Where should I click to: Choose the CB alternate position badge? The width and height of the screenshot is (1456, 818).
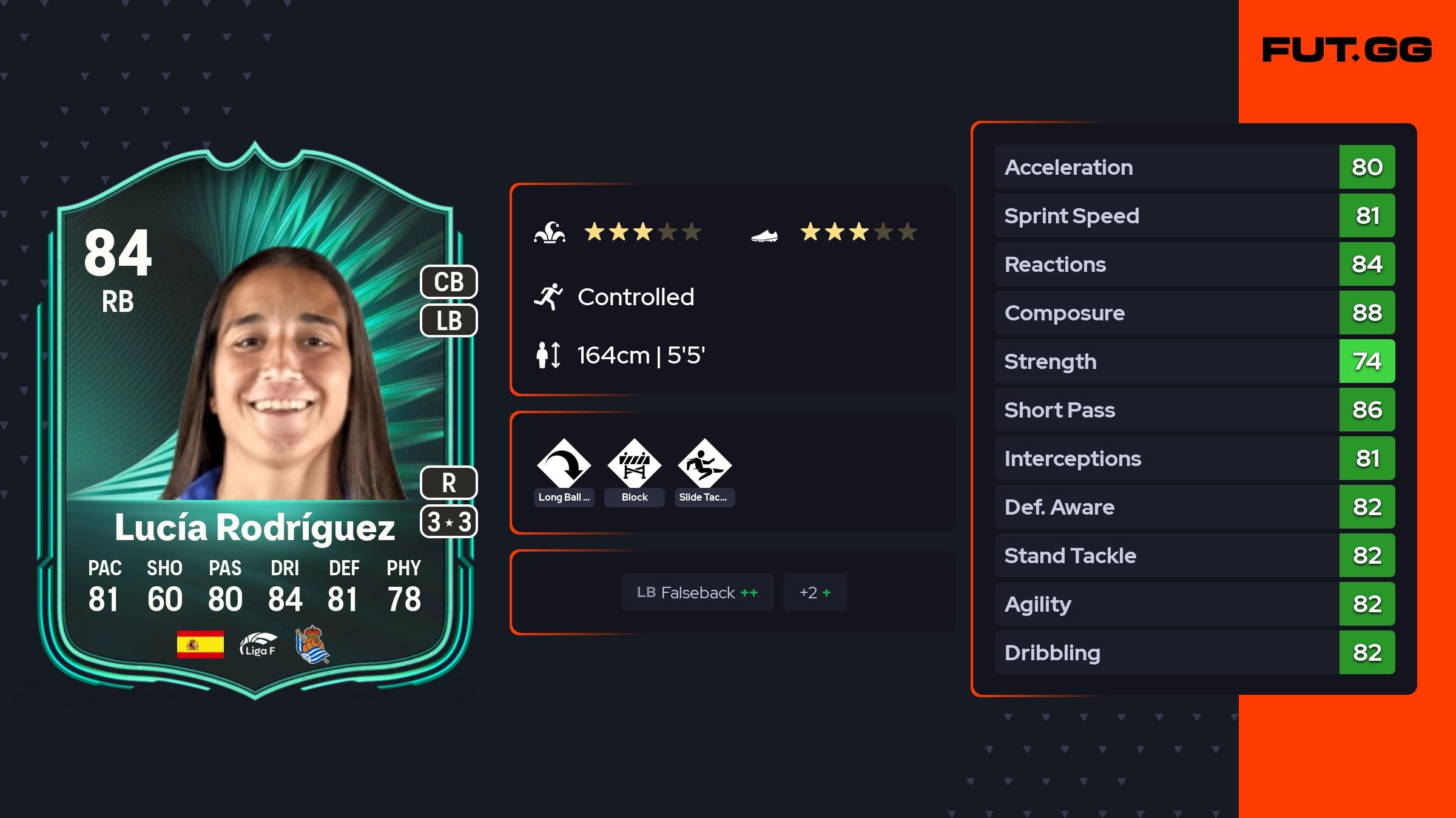click(449, 282)
